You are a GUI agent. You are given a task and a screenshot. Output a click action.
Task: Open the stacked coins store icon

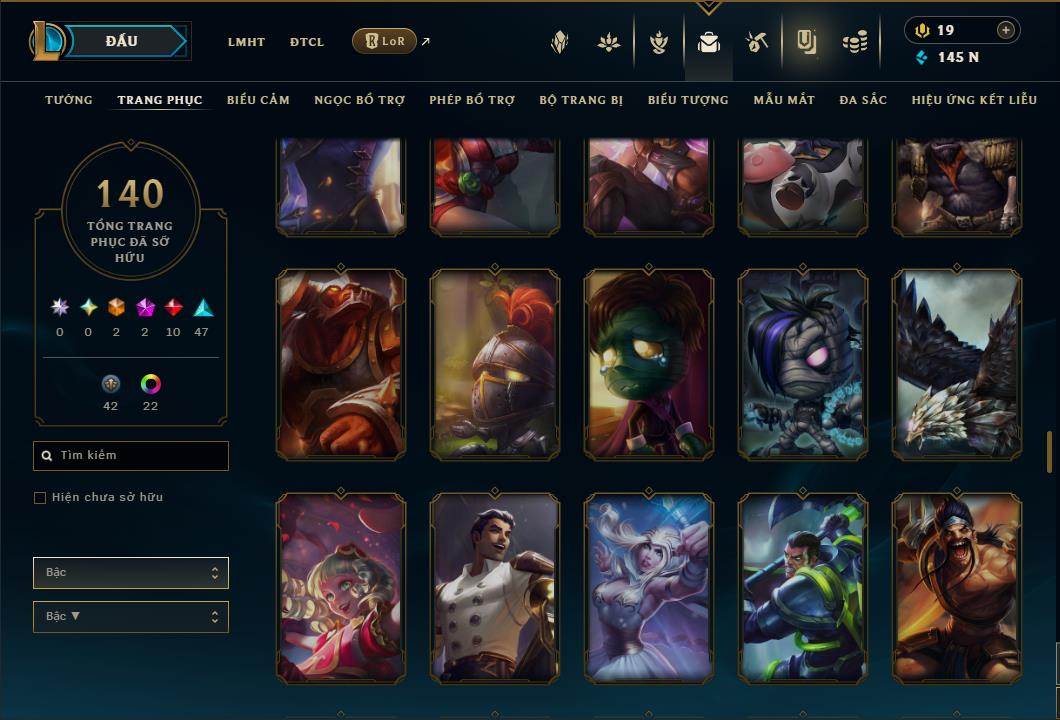coord(854,42)
